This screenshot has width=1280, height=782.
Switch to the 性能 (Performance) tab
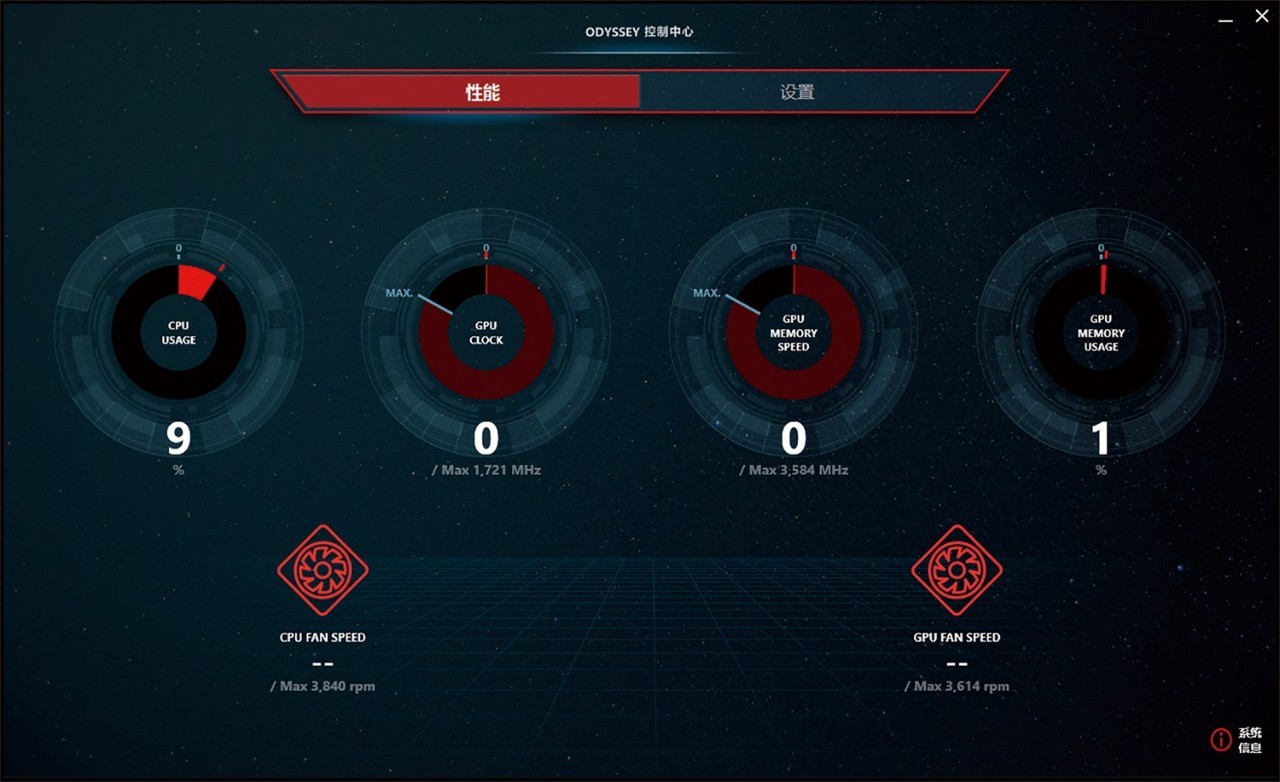click(x=482, y=92)
